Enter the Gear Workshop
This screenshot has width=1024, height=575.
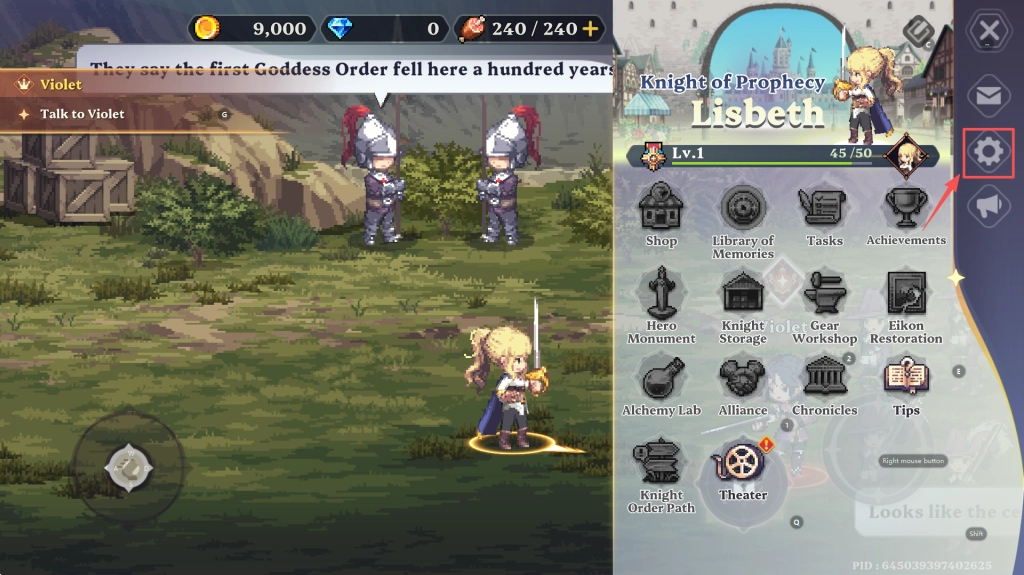tap(824, 295)
